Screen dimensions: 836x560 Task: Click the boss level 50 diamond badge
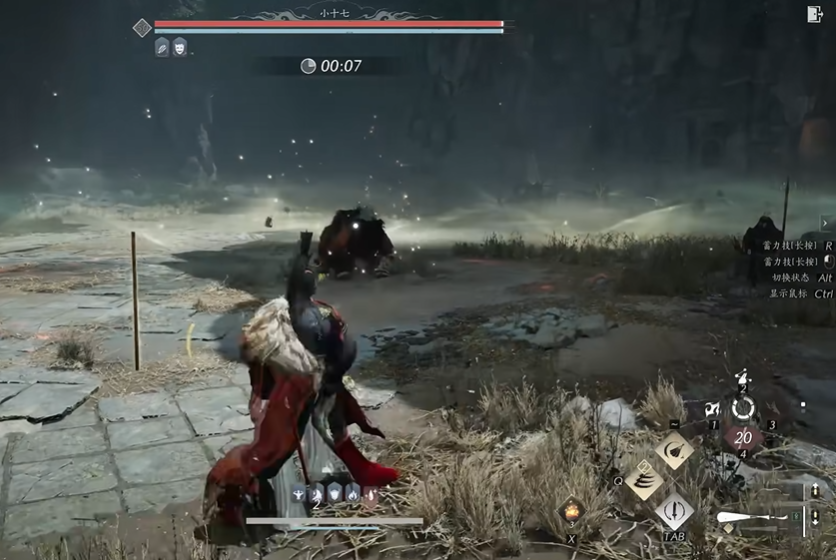coord(142,28)
